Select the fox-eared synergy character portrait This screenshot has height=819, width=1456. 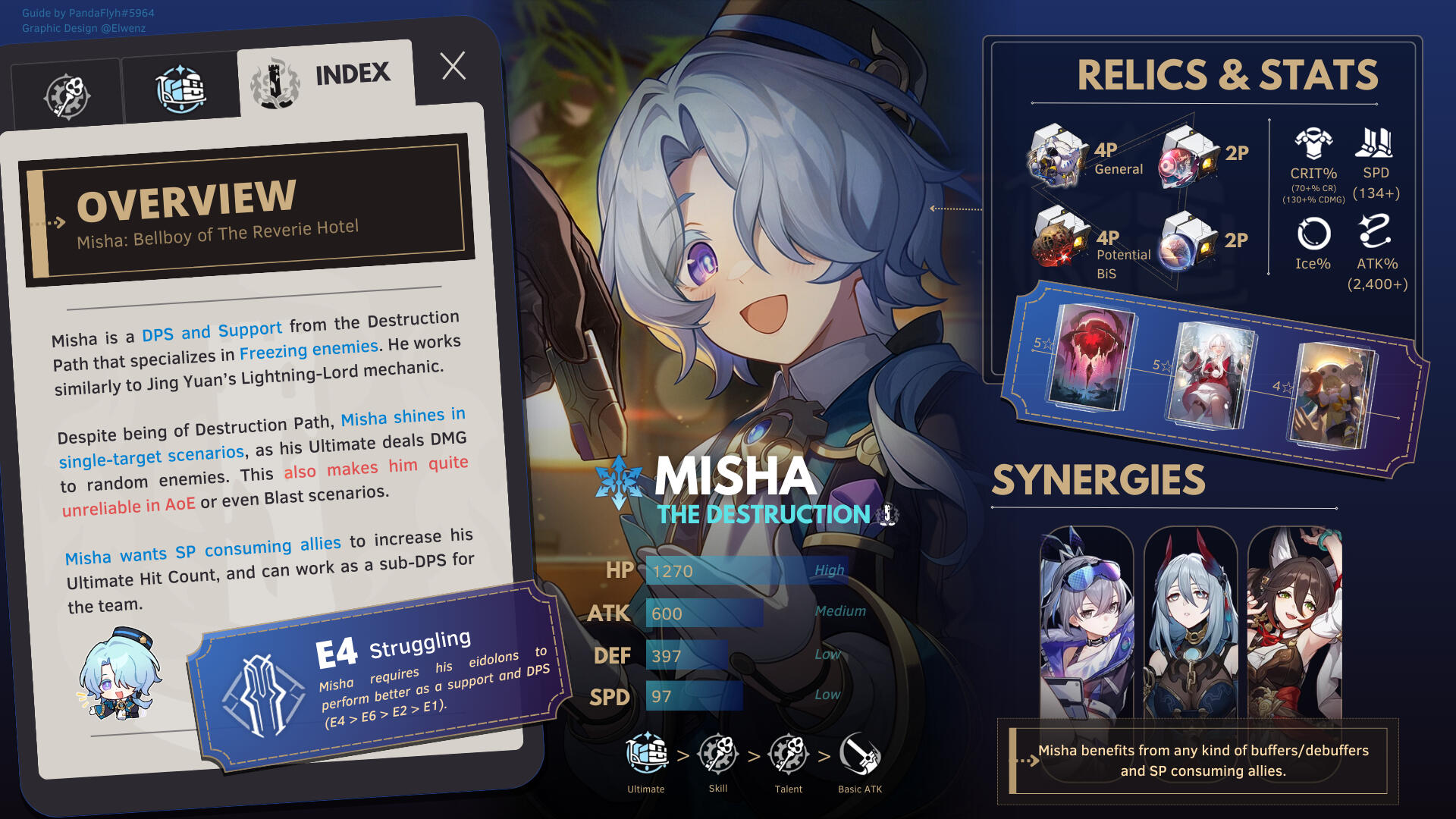tap(1294, 622)
